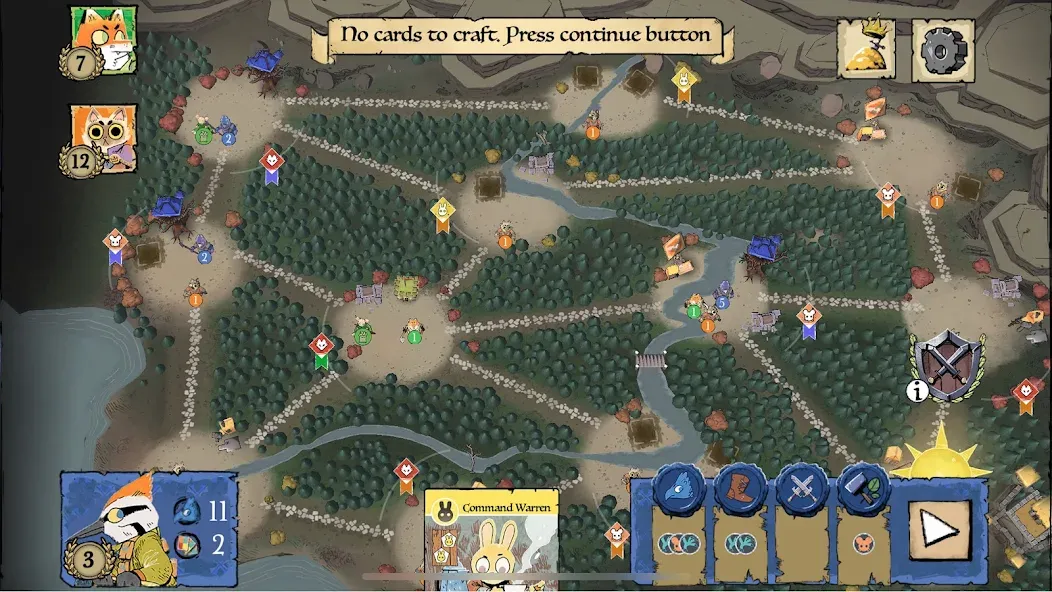Select the cat opponent portrait
Viewport: 1052px width, 592px height.
coord(103,138)
